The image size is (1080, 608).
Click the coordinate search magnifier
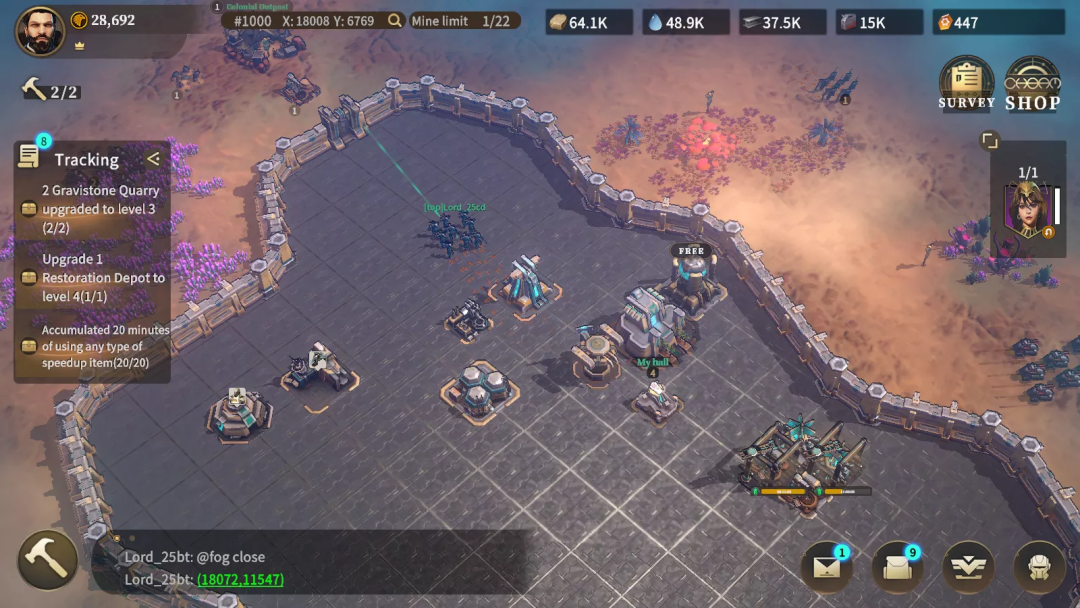[395, 20]
